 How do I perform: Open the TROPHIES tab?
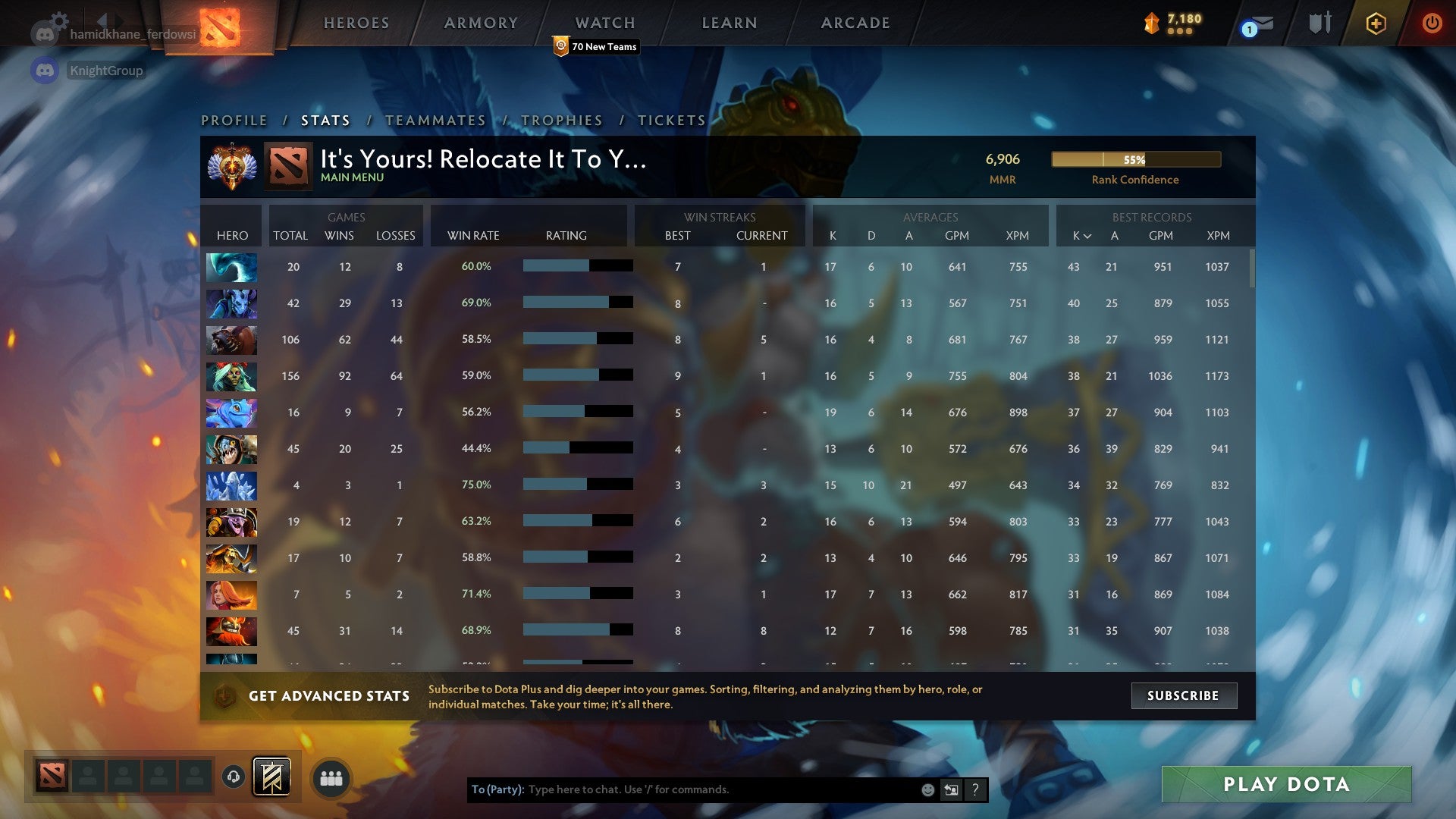pos(561,120)
